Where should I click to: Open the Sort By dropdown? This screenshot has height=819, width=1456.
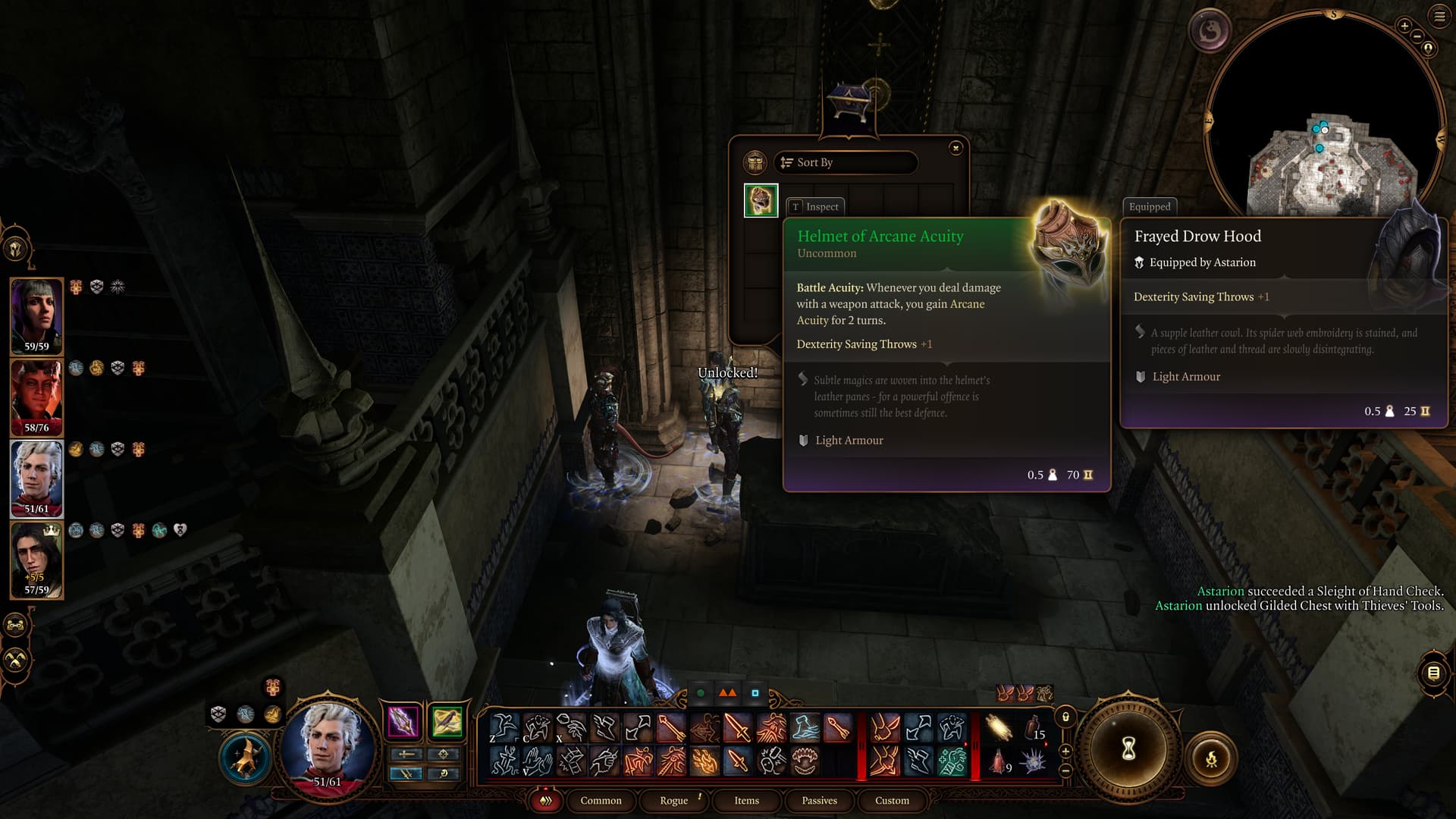pos(846,162)
